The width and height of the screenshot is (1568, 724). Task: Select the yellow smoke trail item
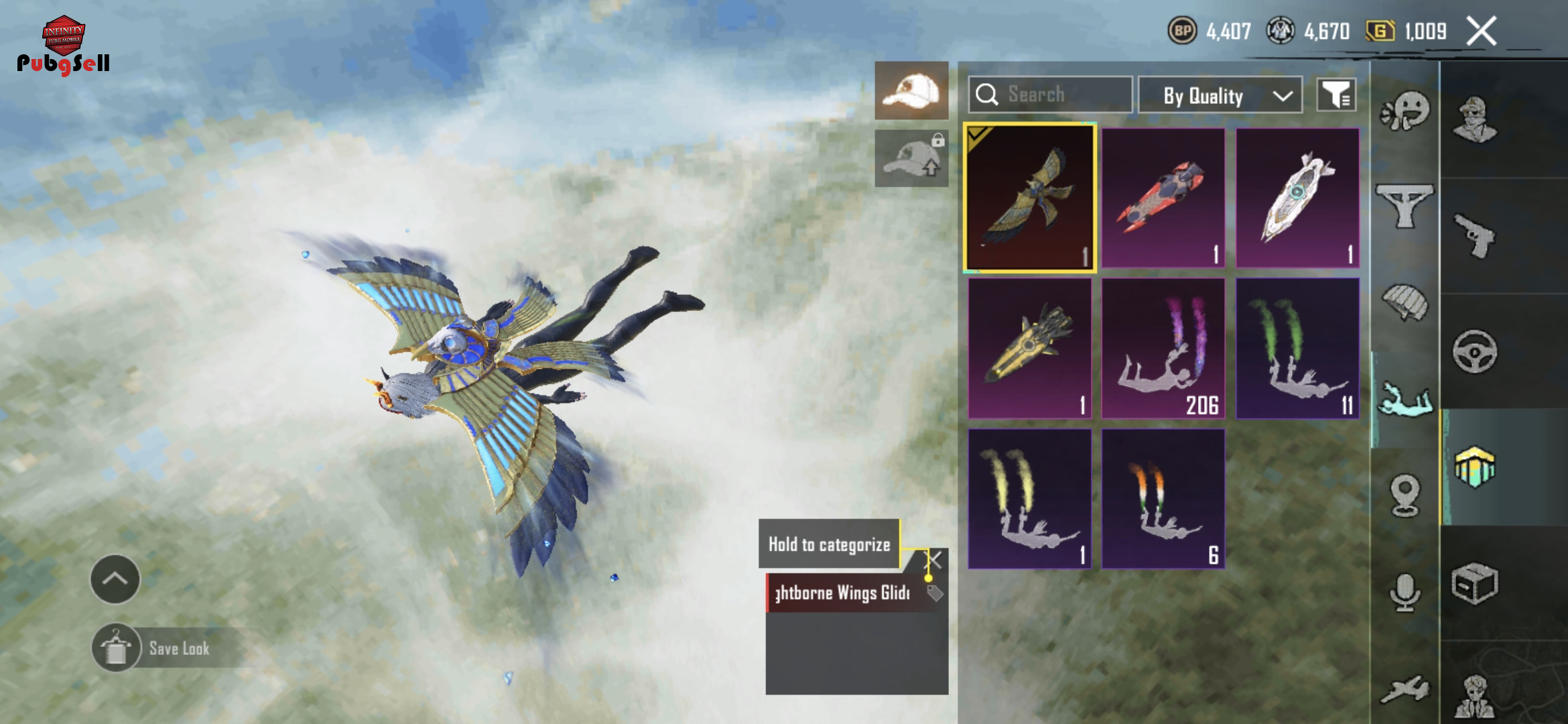point(1029,499)
